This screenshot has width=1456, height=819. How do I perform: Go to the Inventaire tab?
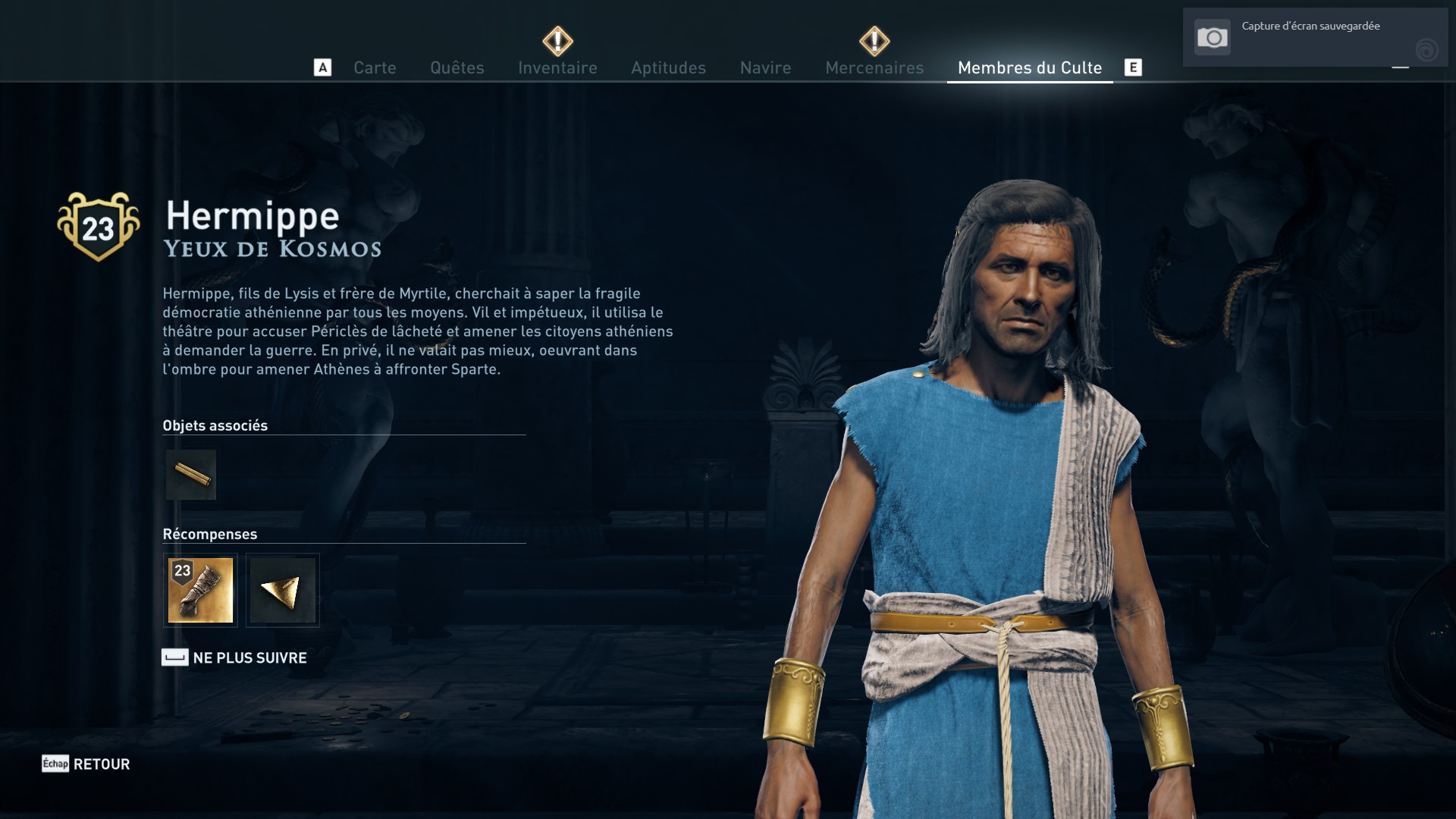pyautogui.click(x=557, y=67)
